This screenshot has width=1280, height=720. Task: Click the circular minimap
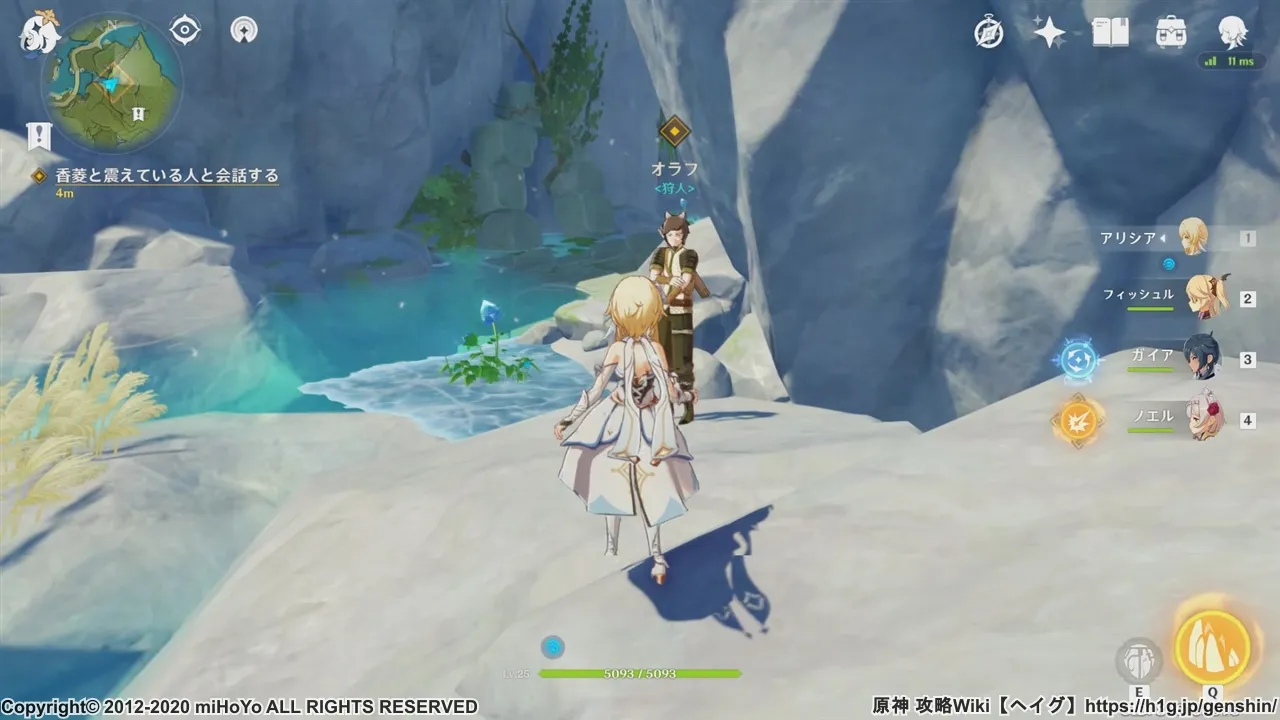tap(112, 83)
